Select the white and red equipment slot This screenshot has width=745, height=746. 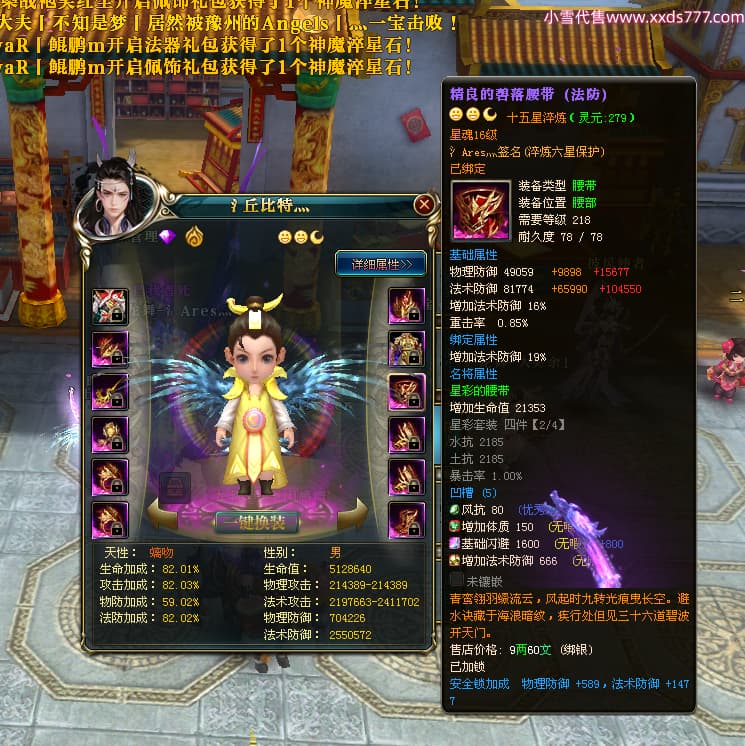[x=108, y=305]
